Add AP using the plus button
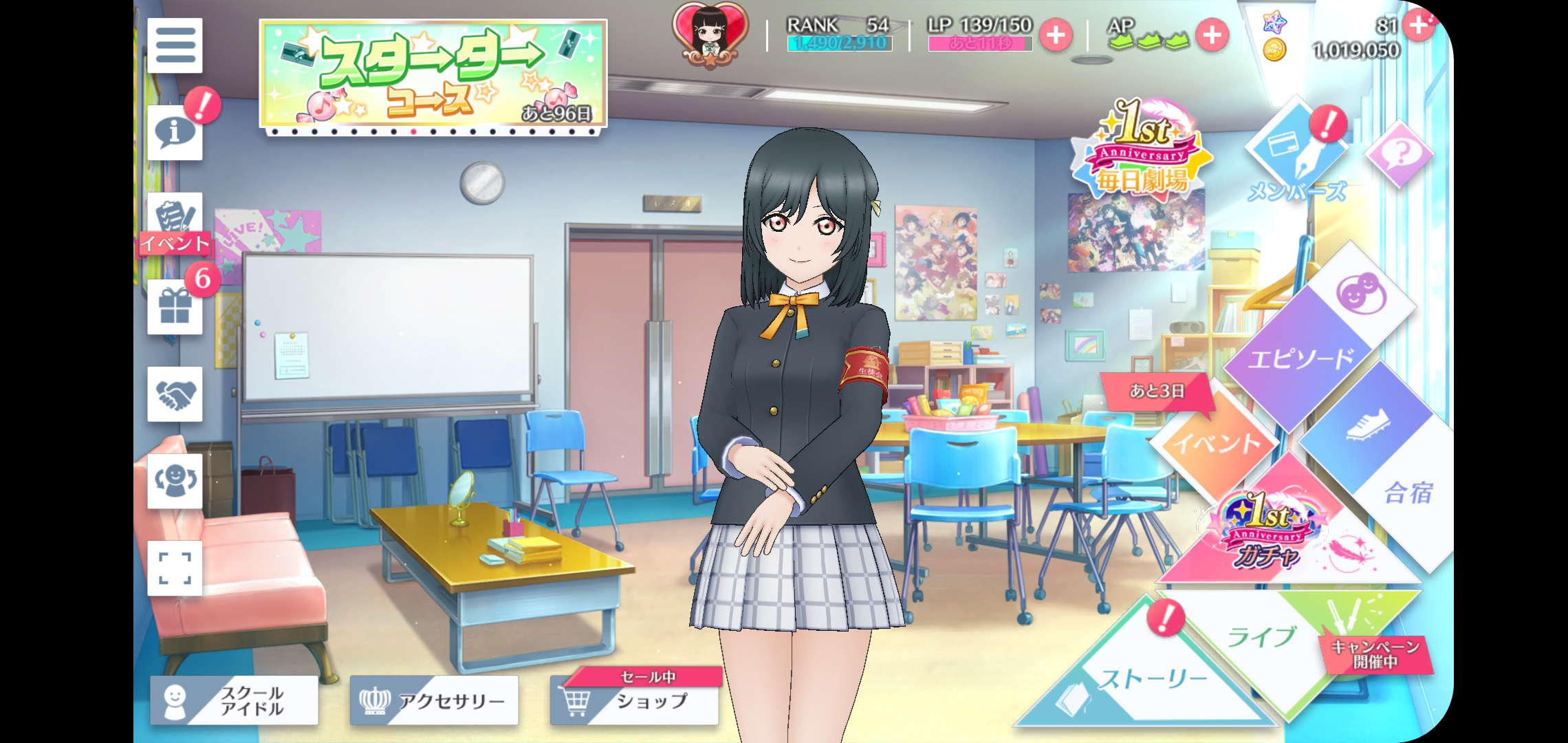The image size is (1568, 743). 1212,35
